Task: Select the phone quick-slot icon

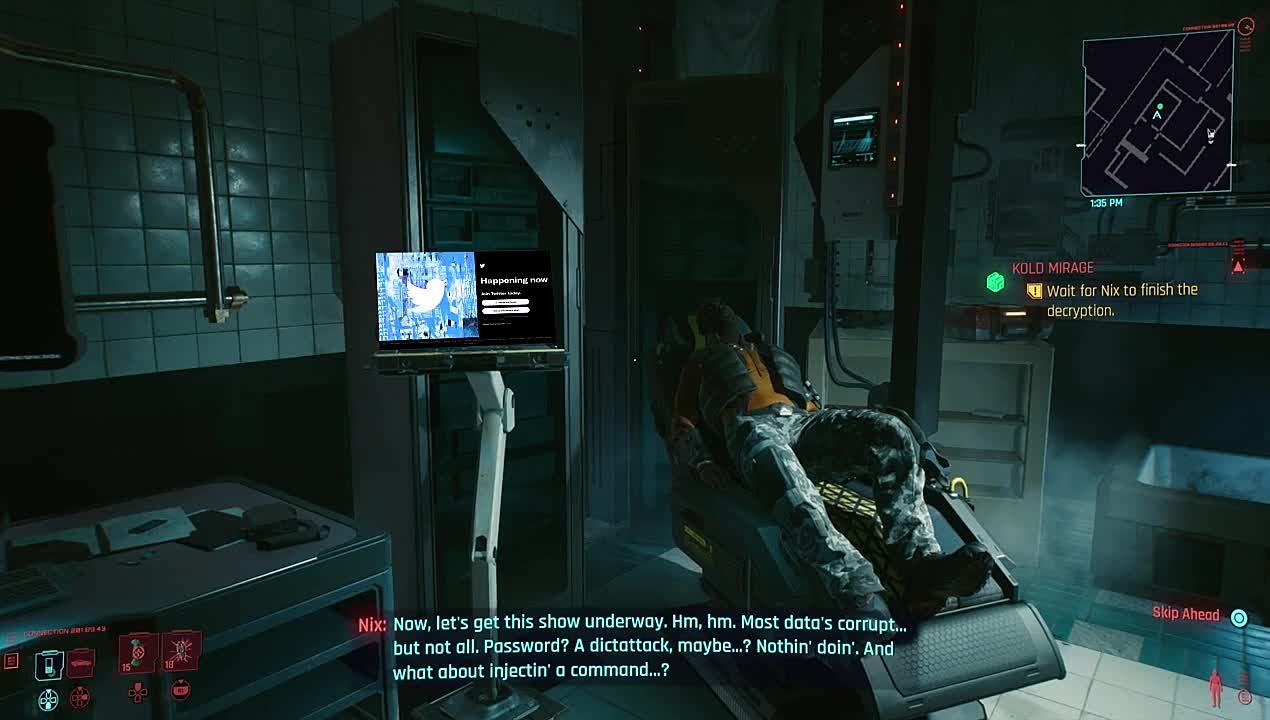Action: (x=48, y=663)
